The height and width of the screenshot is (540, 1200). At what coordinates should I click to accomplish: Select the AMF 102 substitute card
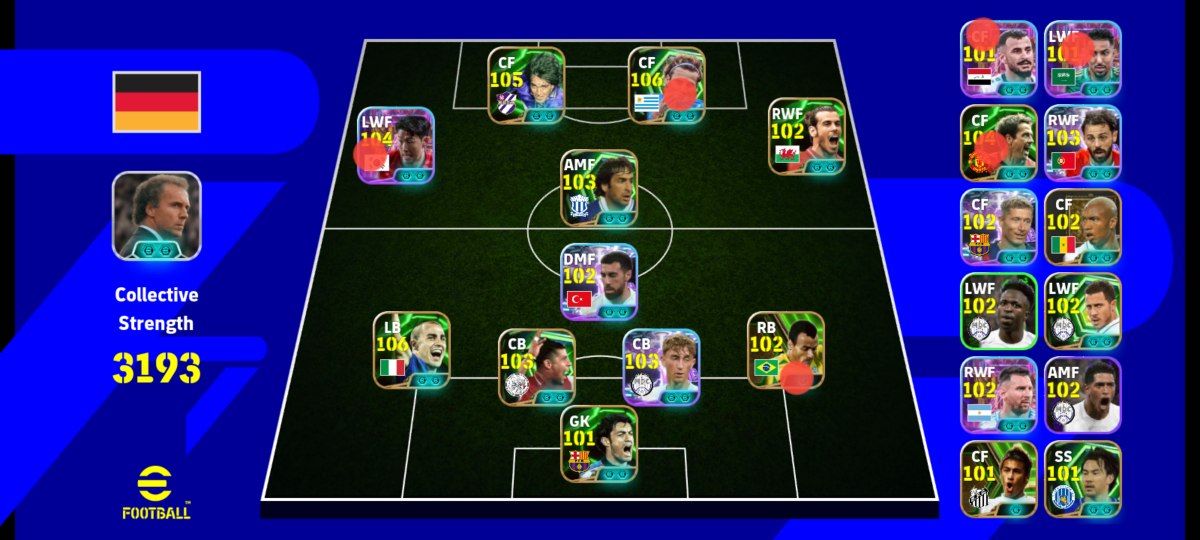coord(1083,395)
